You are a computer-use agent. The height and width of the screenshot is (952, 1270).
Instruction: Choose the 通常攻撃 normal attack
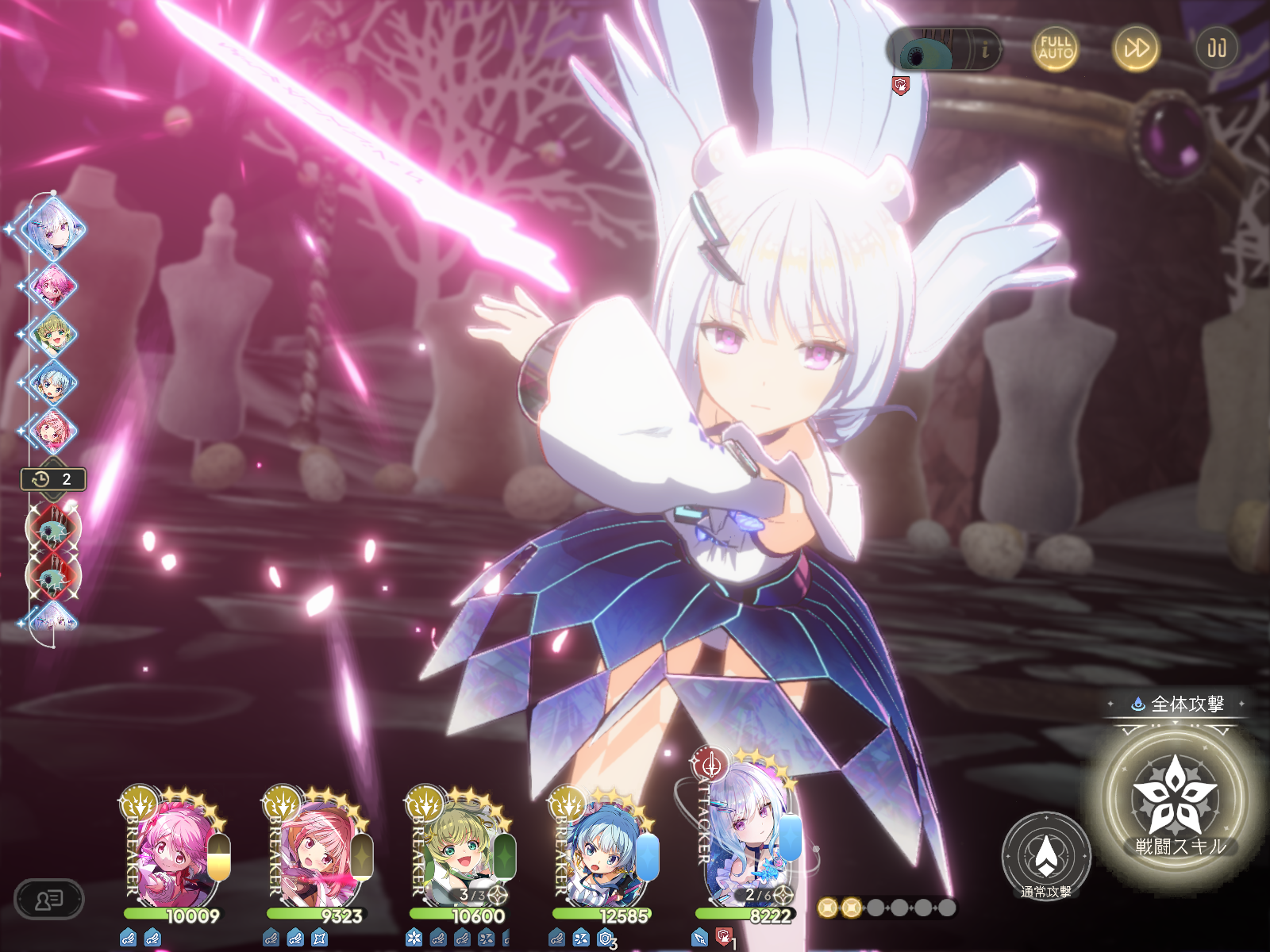[1045, 857]
